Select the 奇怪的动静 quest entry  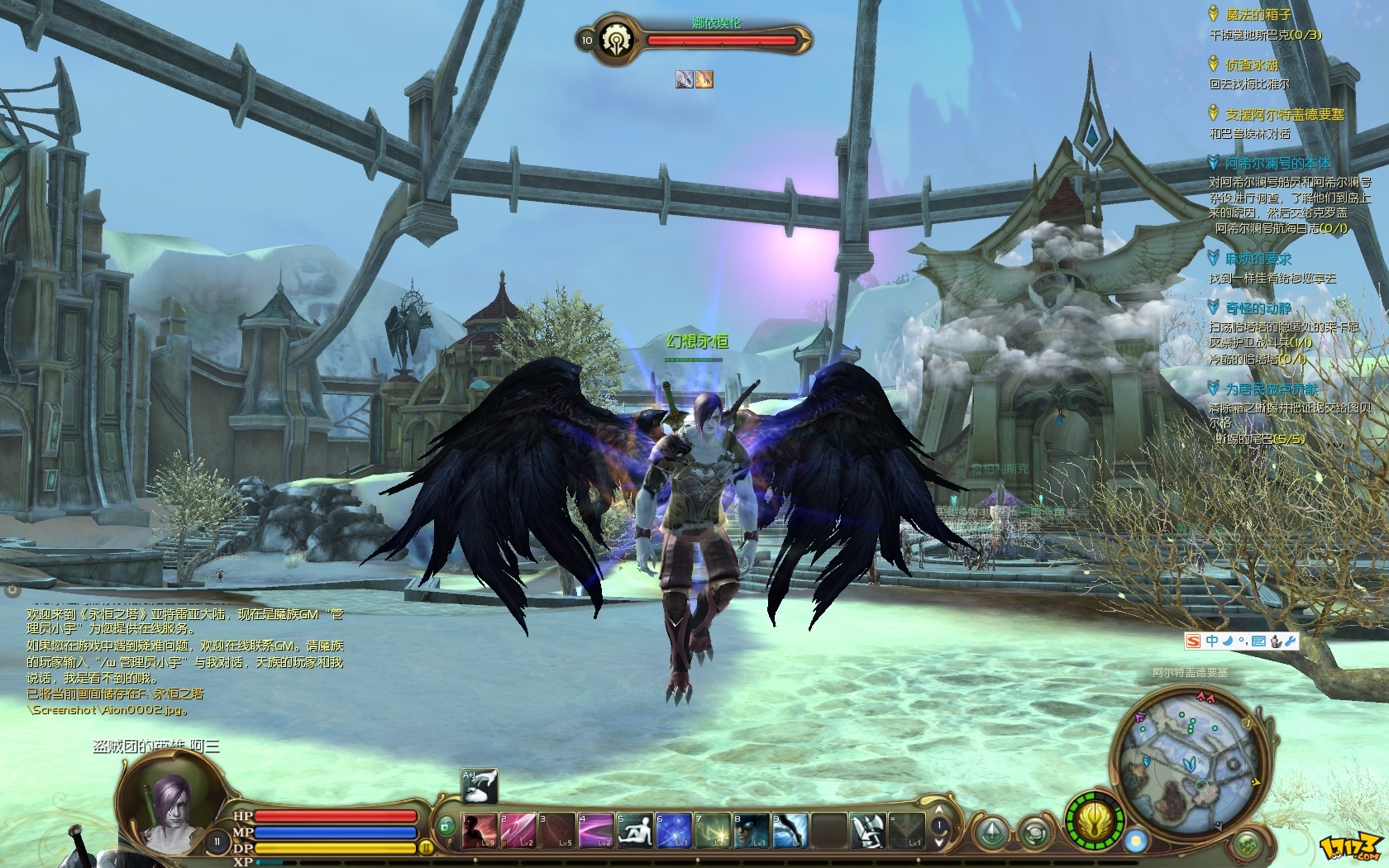(1257, 308)
